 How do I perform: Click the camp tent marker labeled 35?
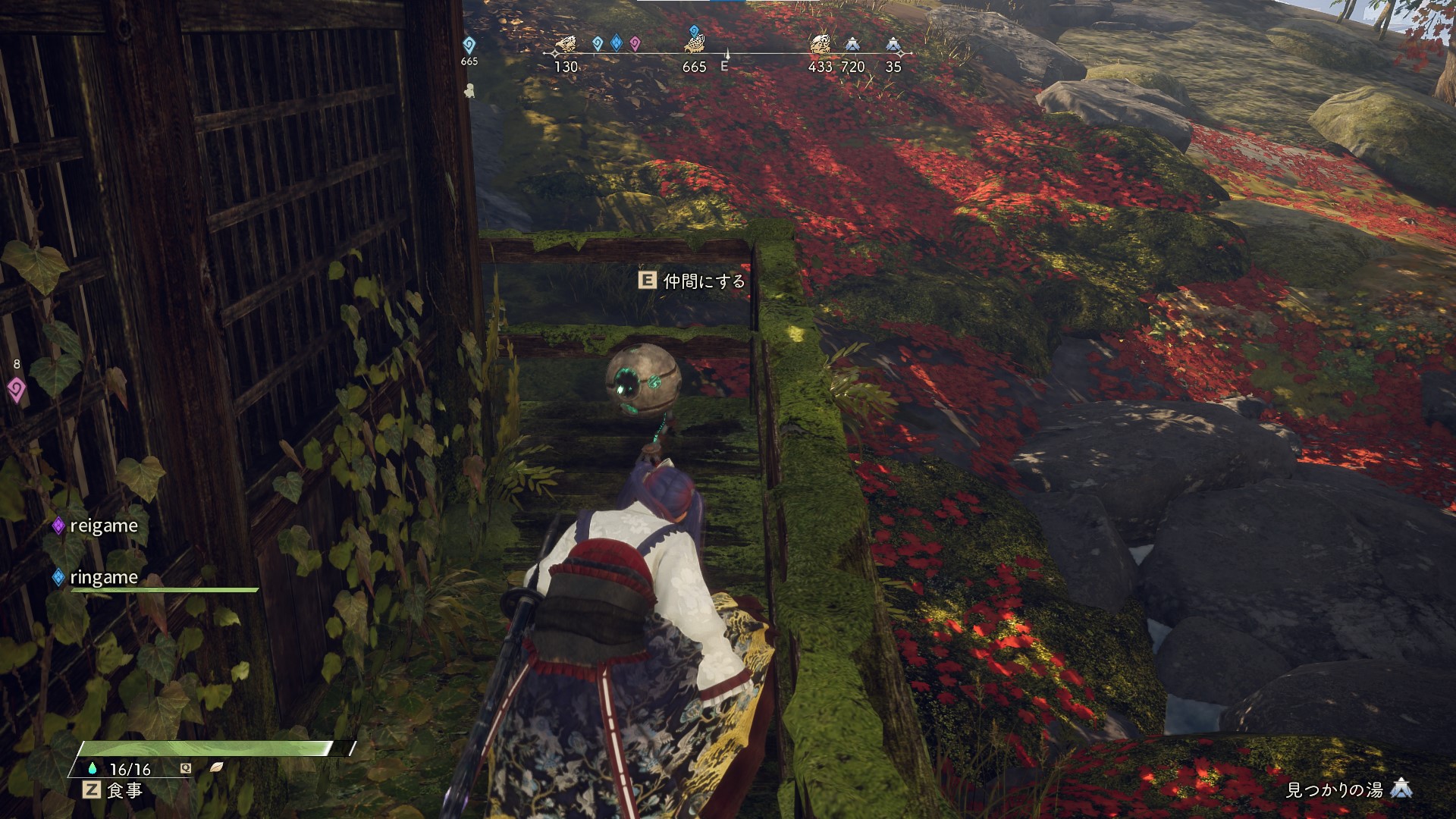coord(893,45)
